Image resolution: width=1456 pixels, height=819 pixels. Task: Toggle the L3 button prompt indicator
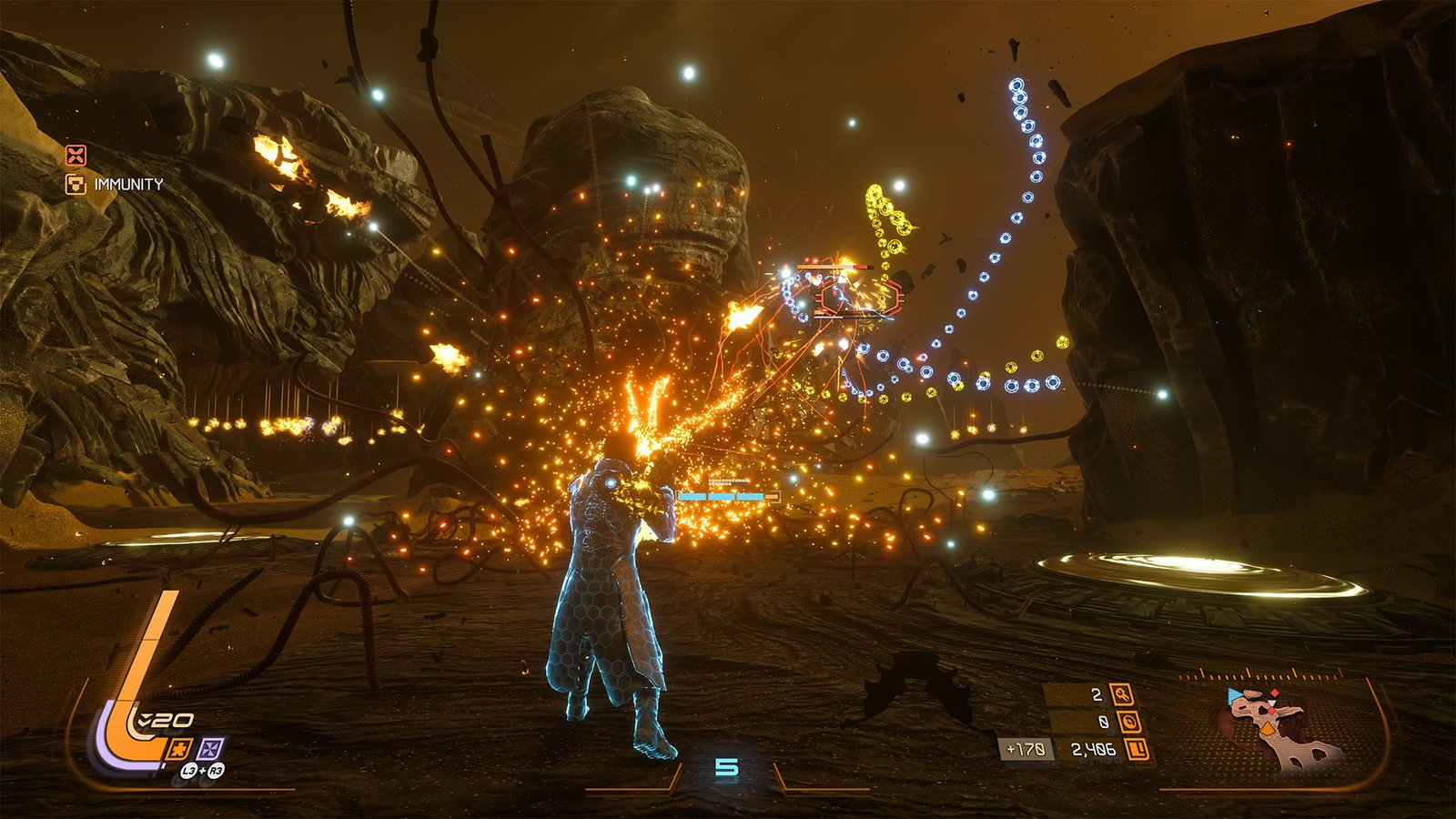(190, 771)
